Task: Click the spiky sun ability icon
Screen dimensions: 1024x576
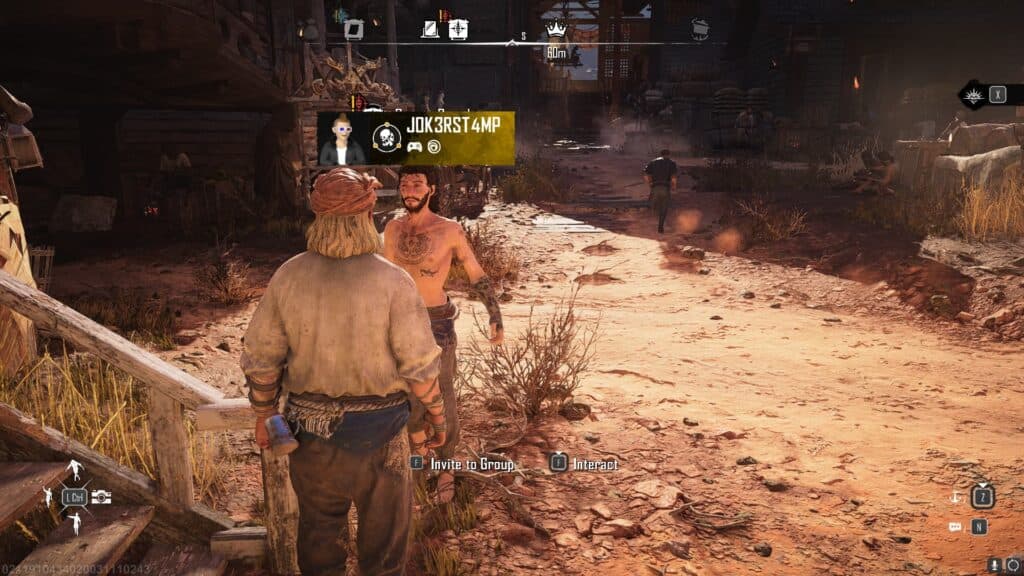Action: pyautogui.click(x=972, y=95)
